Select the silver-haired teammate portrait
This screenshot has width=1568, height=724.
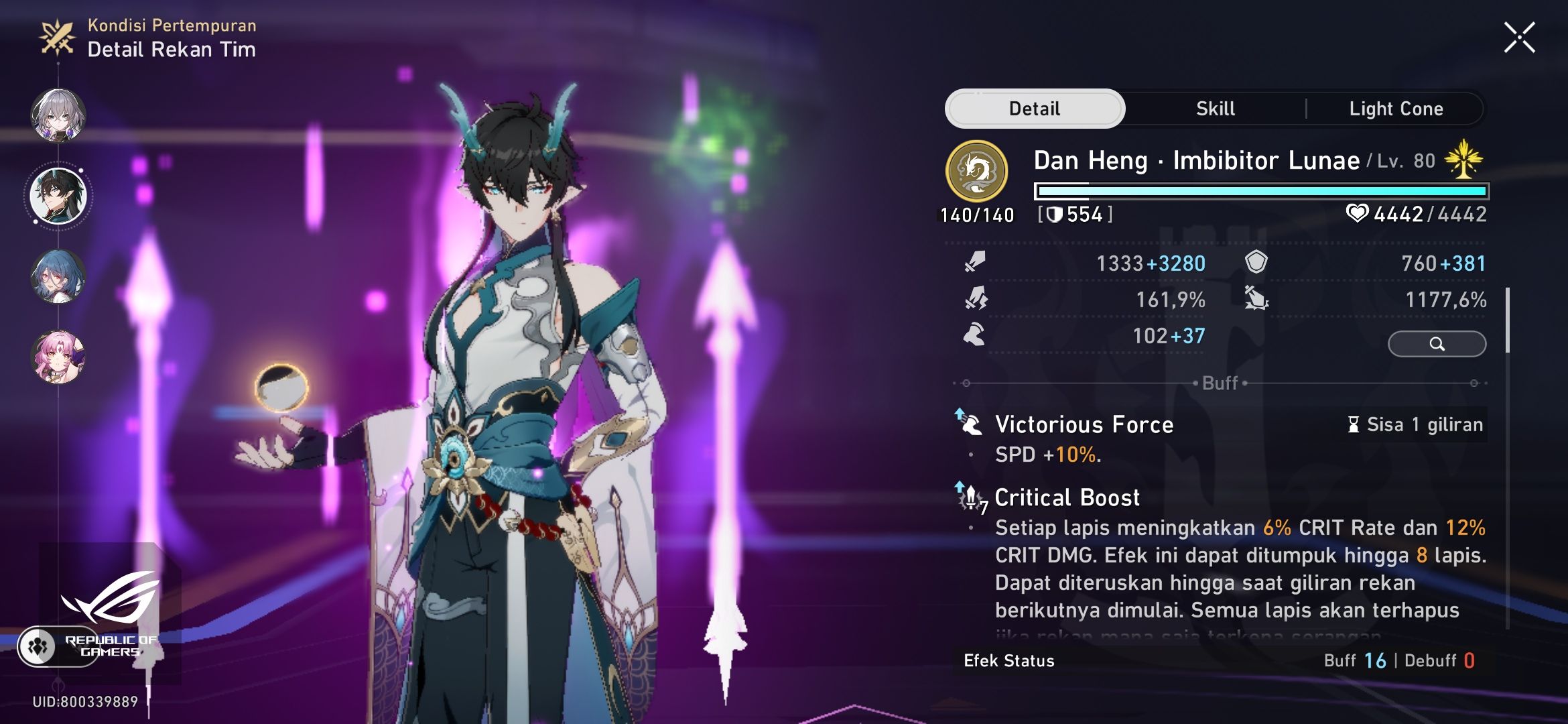58,115
